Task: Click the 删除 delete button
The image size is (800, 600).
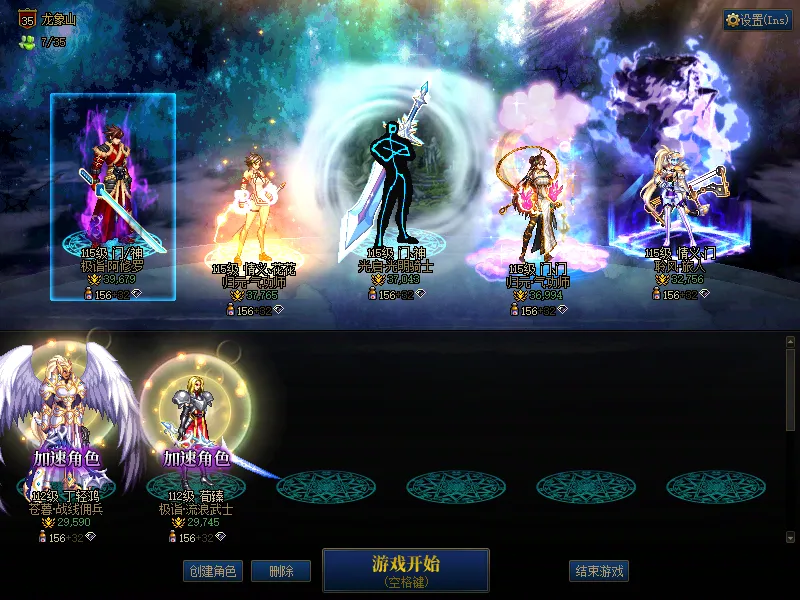Action: click(x=281, y=571)
